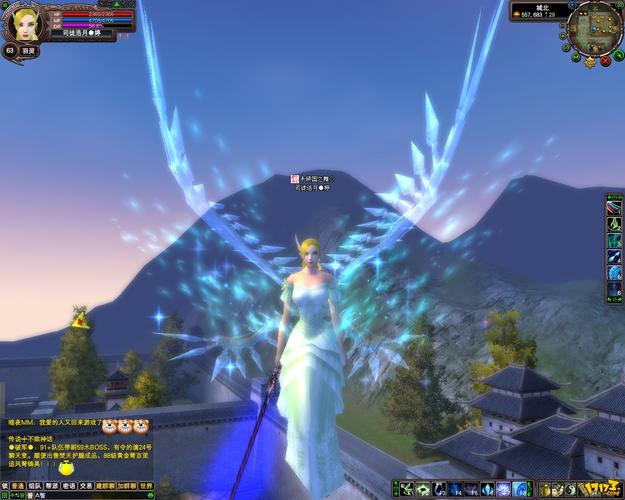The image size is (625, 500).
Task: Select the 建群聊 group chat tab
Action: [104, 484]
